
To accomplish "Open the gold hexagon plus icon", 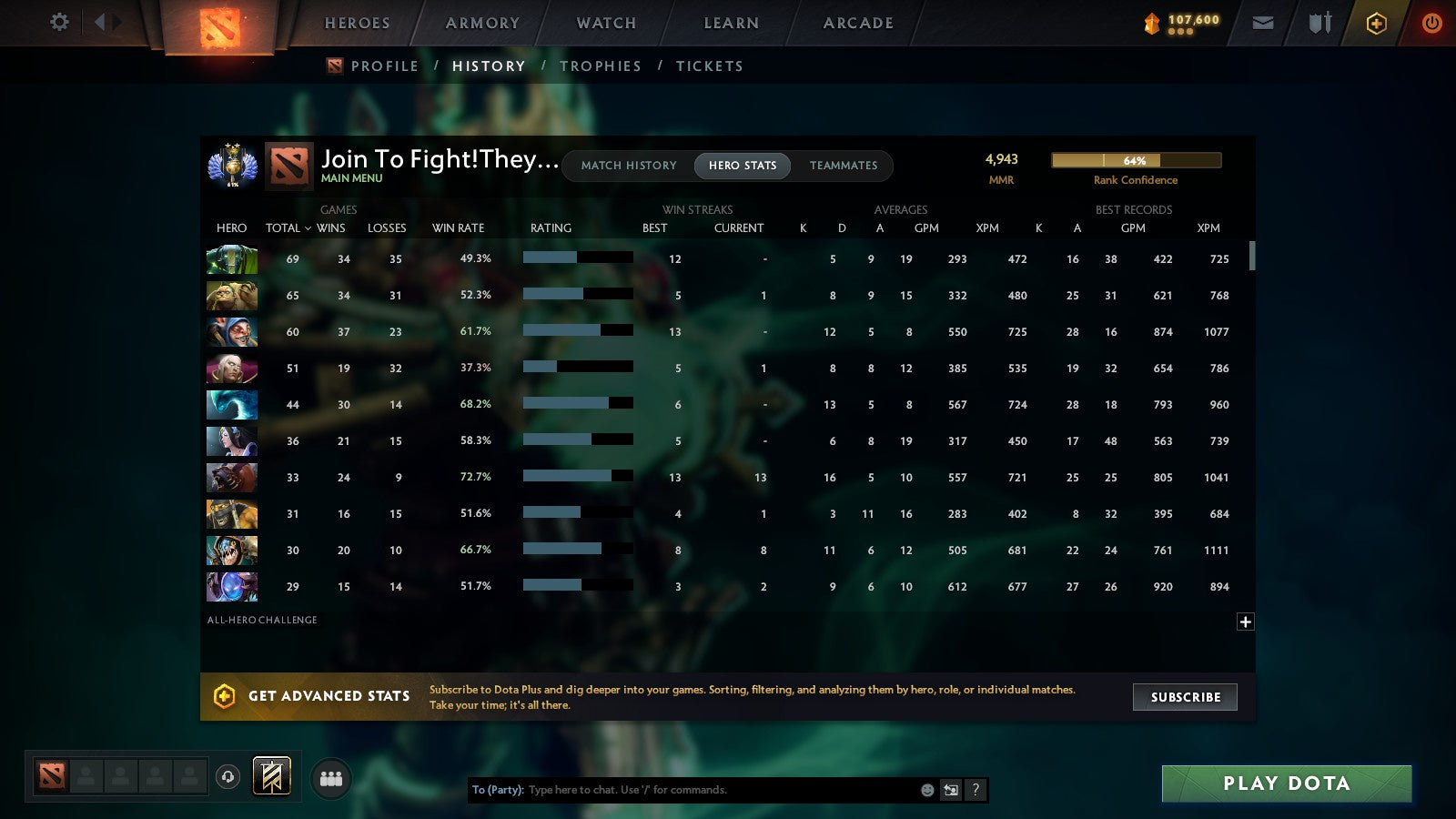I will (1376, 23).
